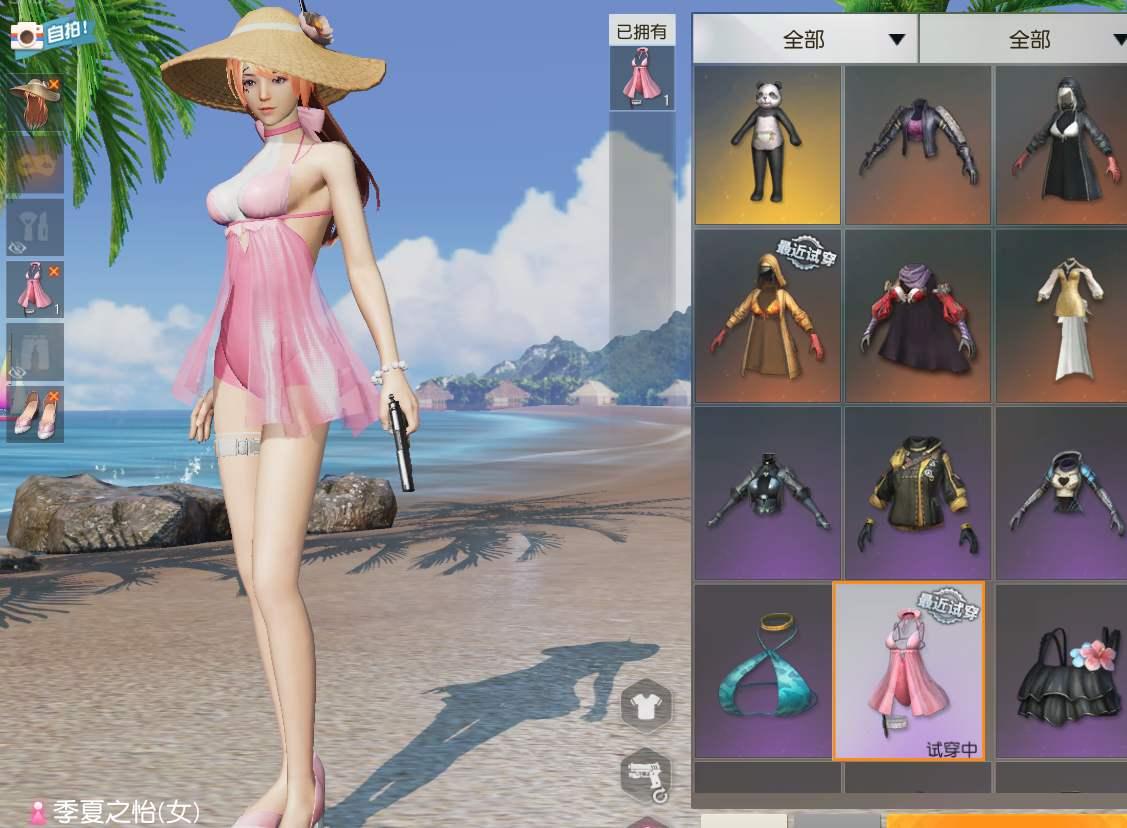Choose the black hooded coat with mask
1127x828 pixels.
(1061, 145)
